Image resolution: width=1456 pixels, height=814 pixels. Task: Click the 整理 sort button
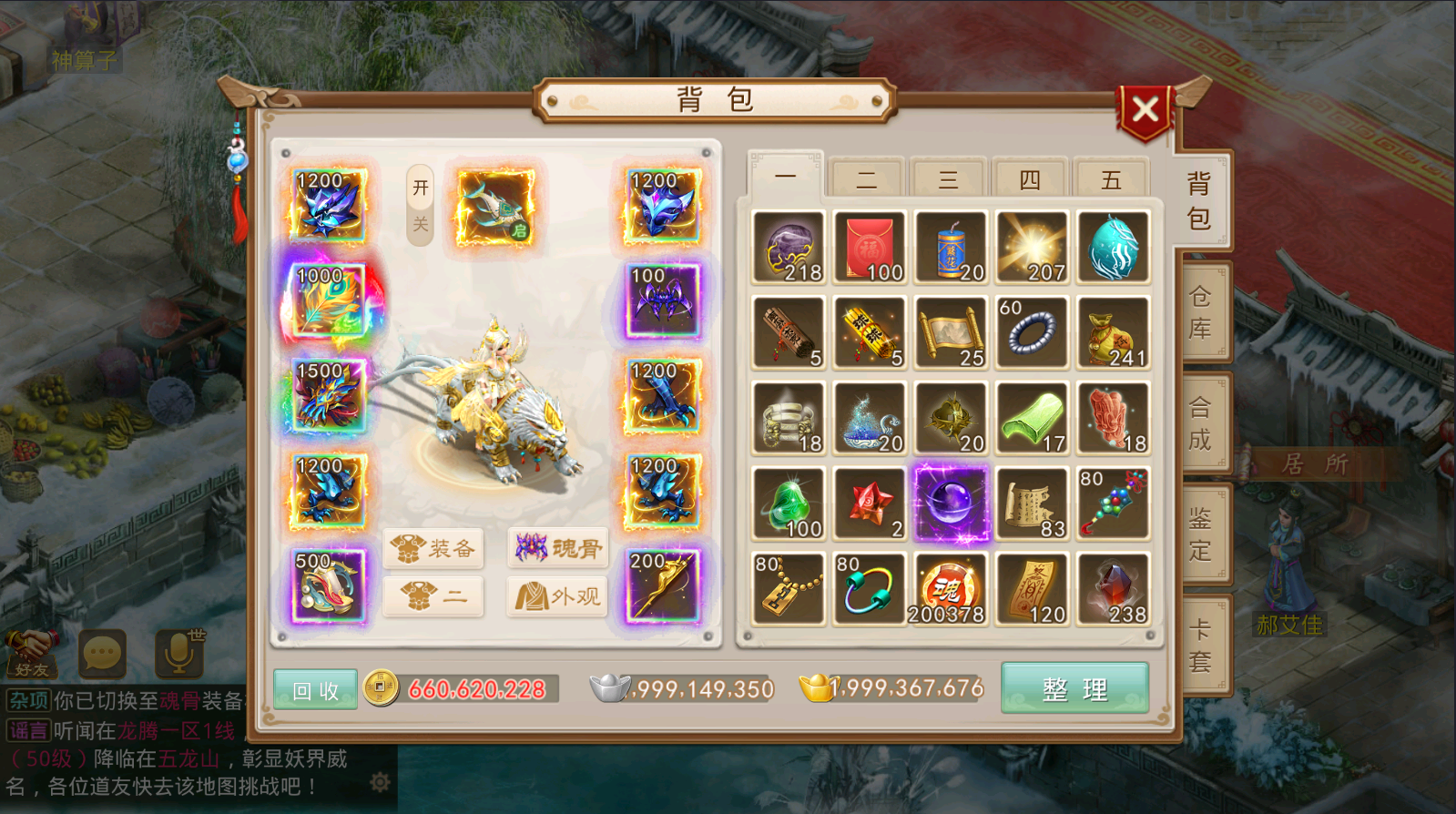[1074, 688]
